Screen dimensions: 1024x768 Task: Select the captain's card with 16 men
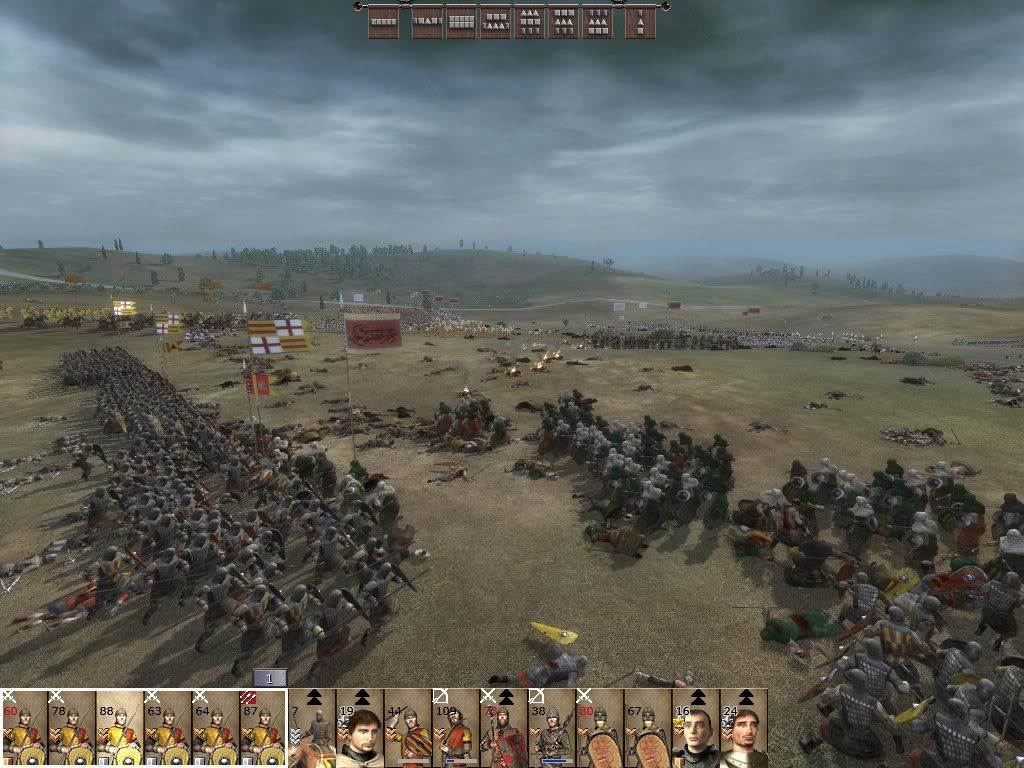696,728
